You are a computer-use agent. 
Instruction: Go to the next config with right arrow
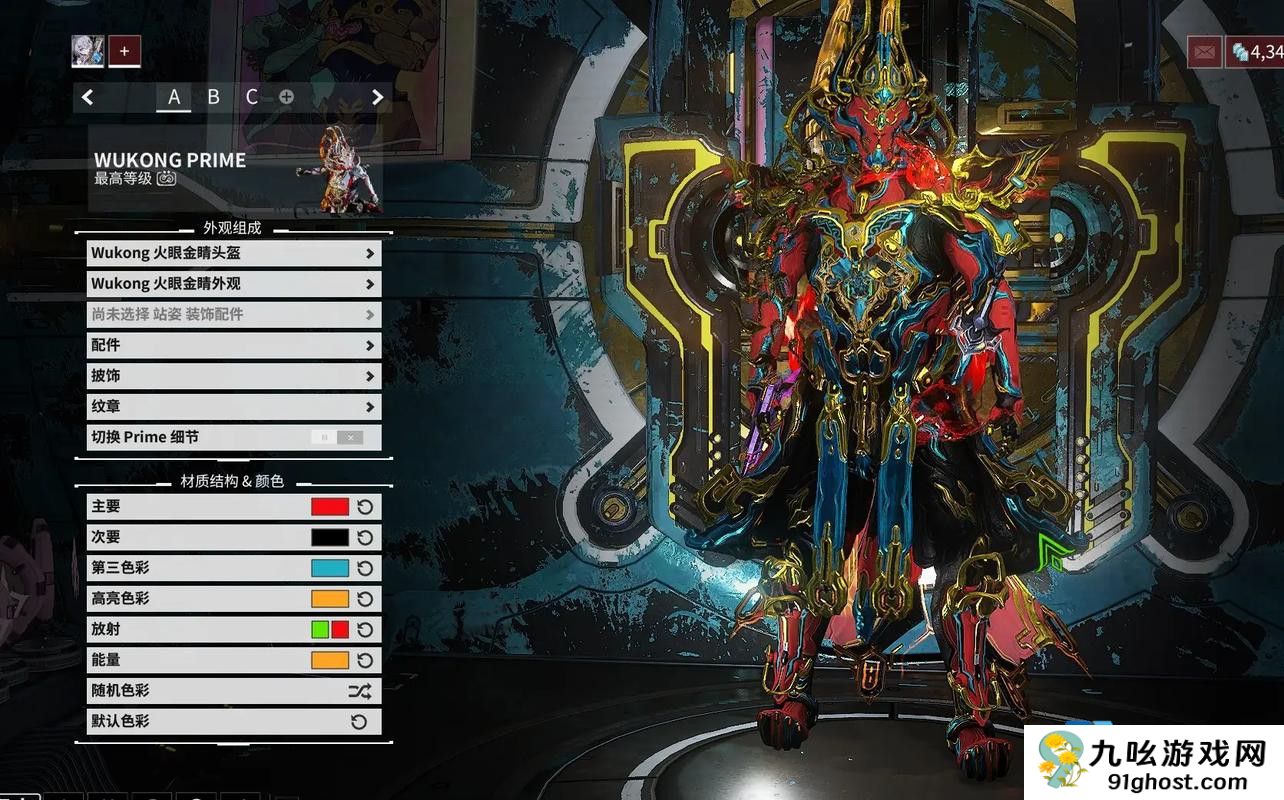[x=377, y=97]
